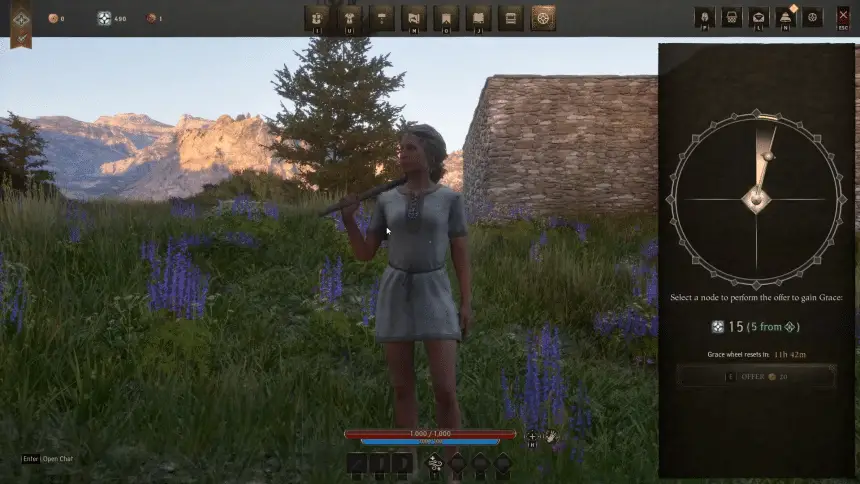
Task: Open the character equipment tunic icon
Action: point(349,18)
